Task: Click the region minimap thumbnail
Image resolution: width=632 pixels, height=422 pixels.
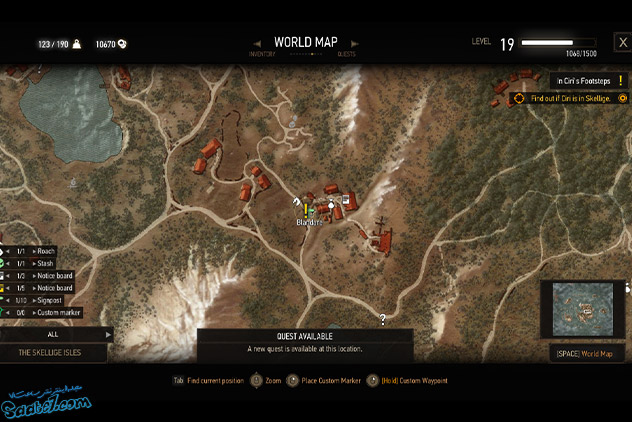Action: click(583, 310)
